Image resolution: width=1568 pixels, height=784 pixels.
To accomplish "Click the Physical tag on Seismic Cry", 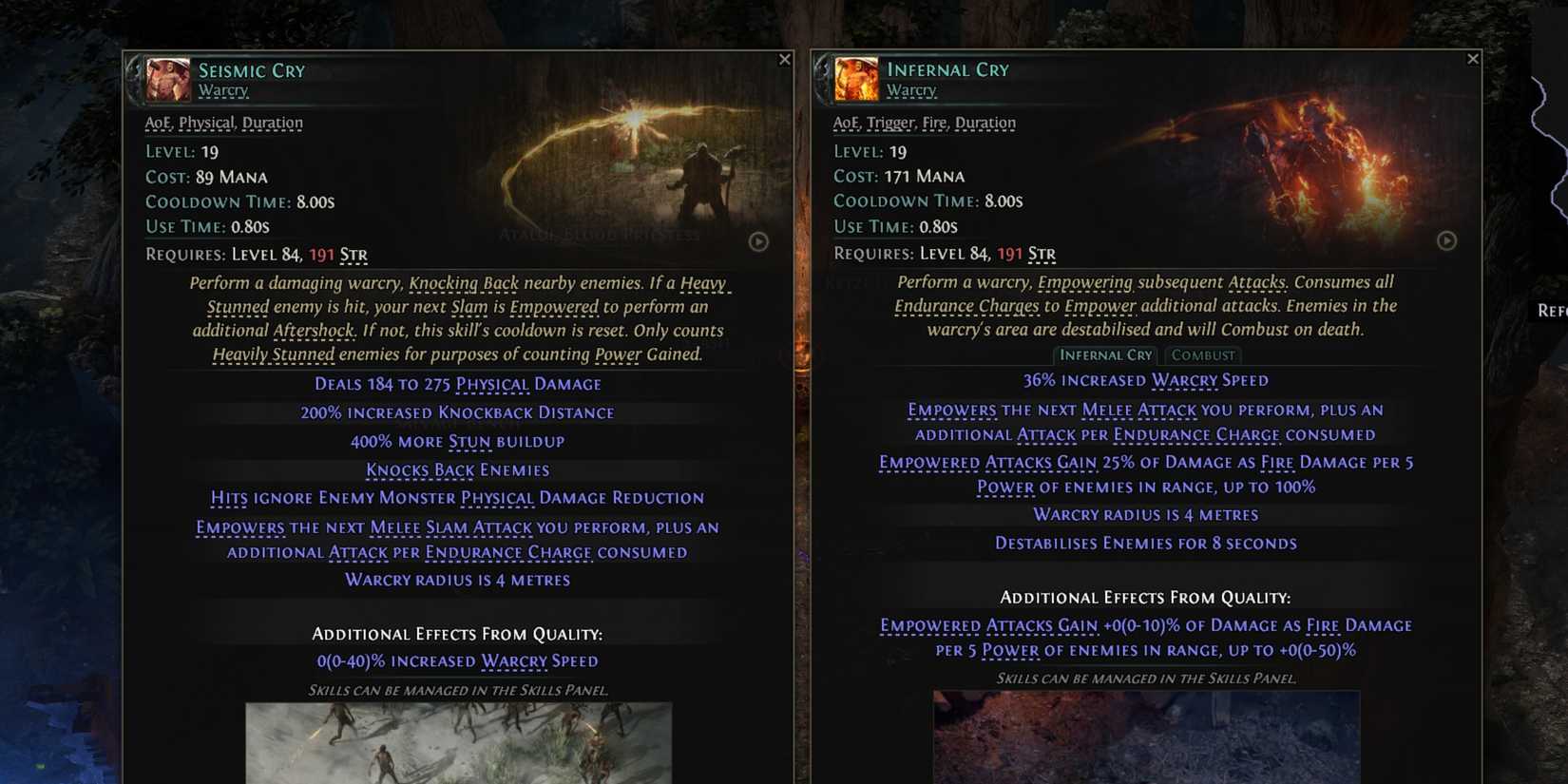I will point(208,123).
